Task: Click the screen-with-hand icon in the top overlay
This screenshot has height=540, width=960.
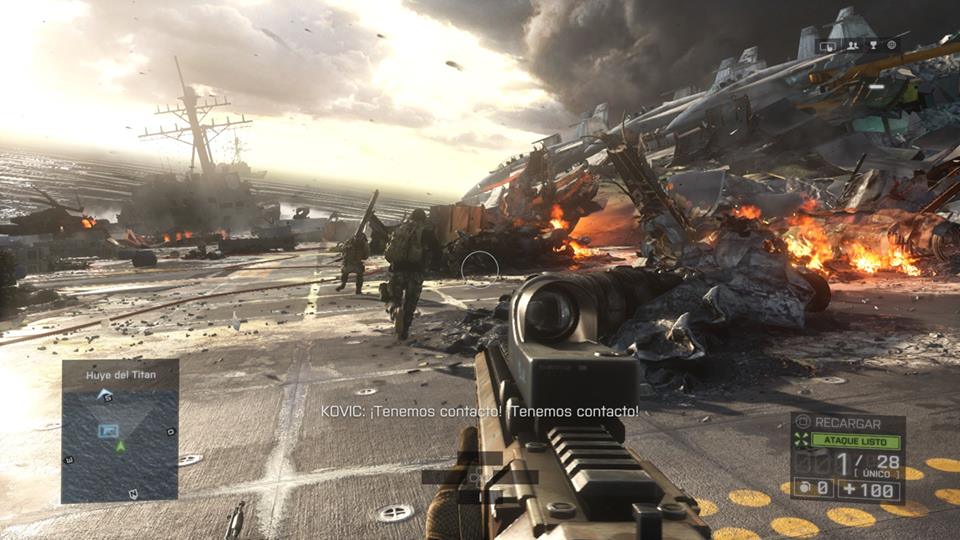Action: [828, 45]
